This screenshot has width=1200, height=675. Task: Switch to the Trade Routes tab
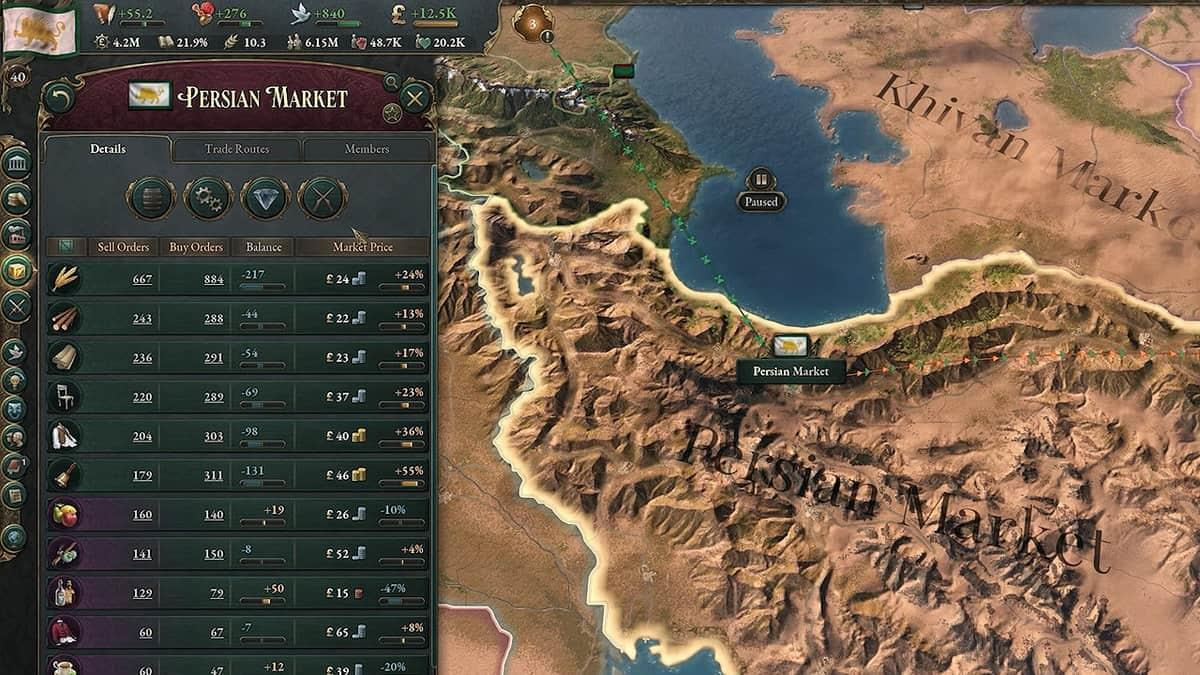click(237, 149)
